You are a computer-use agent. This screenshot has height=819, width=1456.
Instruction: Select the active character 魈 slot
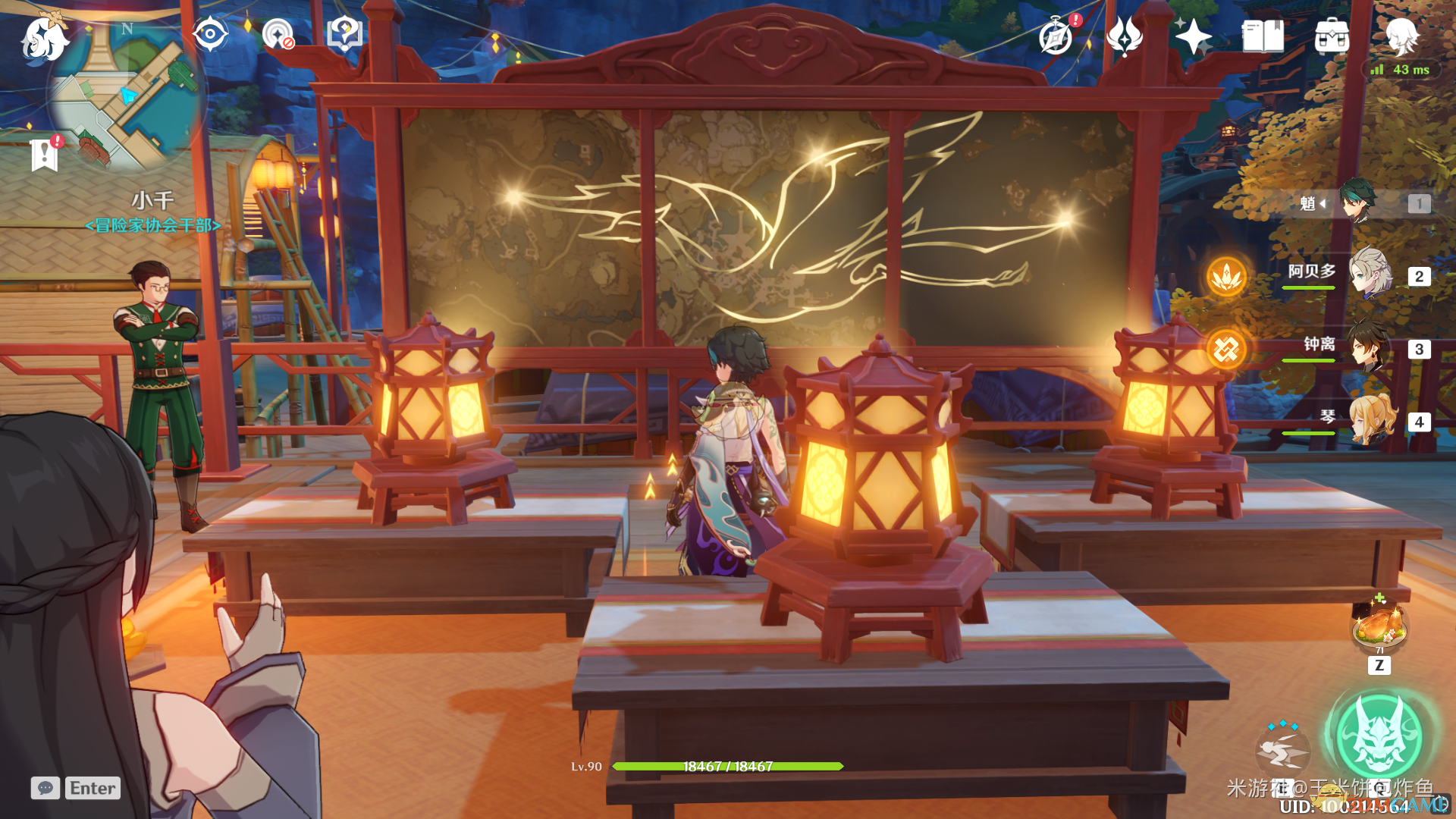tap(1357, 202)
